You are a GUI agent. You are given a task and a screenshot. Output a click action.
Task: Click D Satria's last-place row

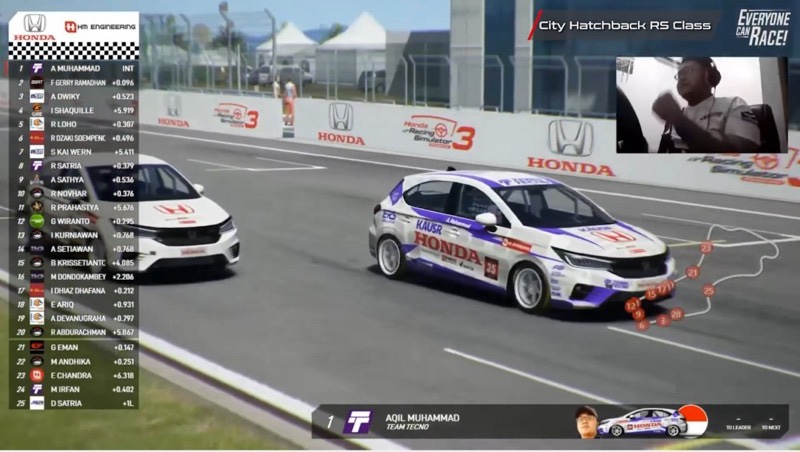point(75,403)
